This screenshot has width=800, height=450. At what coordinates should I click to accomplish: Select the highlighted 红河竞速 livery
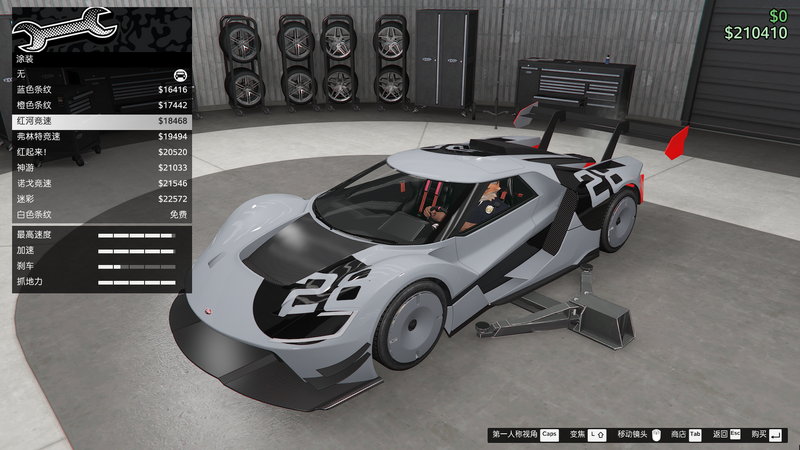[100, 120]
